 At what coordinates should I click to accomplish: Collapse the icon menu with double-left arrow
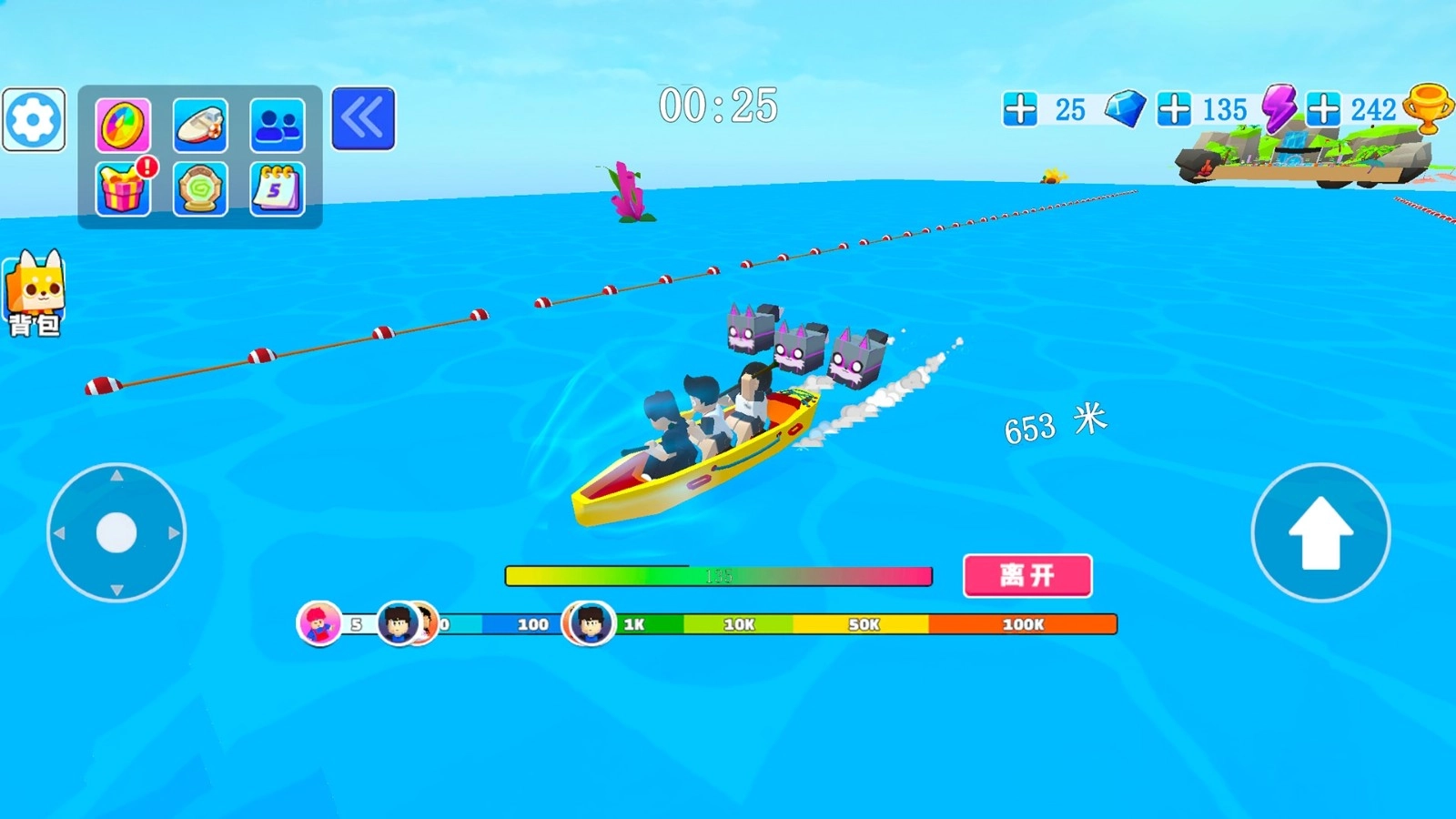coord(362,119)
